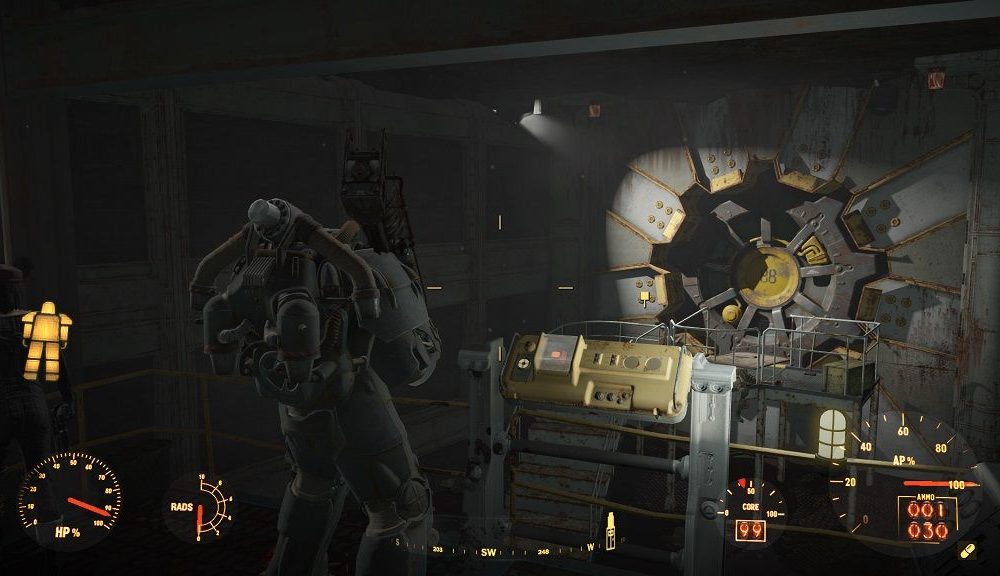This screenshot has height=576, width=1000.
Task: Select the compass direction strip
Action: [497, 549]
